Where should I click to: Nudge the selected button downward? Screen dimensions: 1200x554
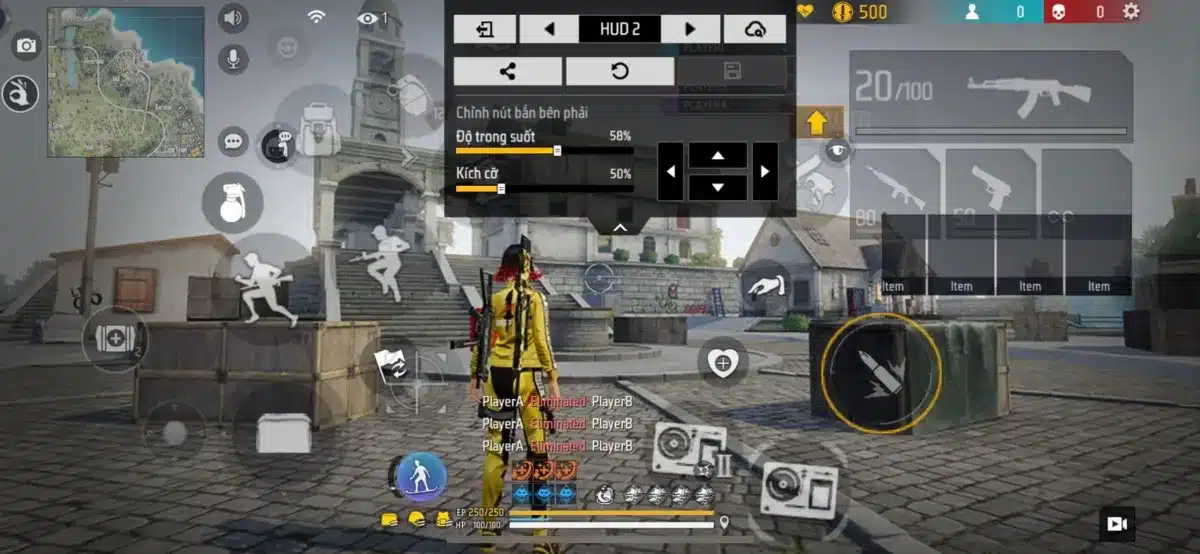coord(717,187)
